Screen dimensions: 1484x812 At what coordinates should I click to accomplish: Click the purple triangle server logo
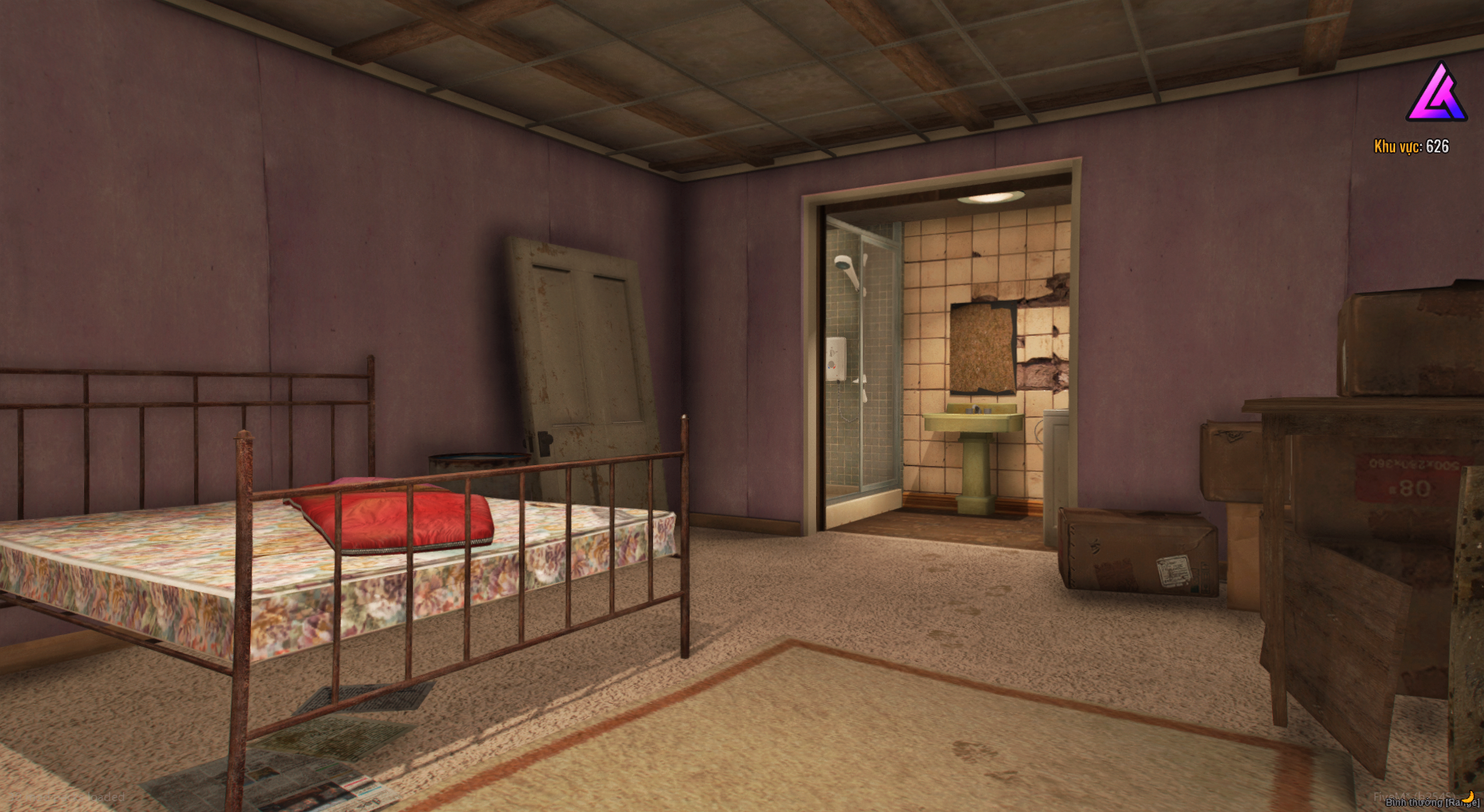(1436, 94)
